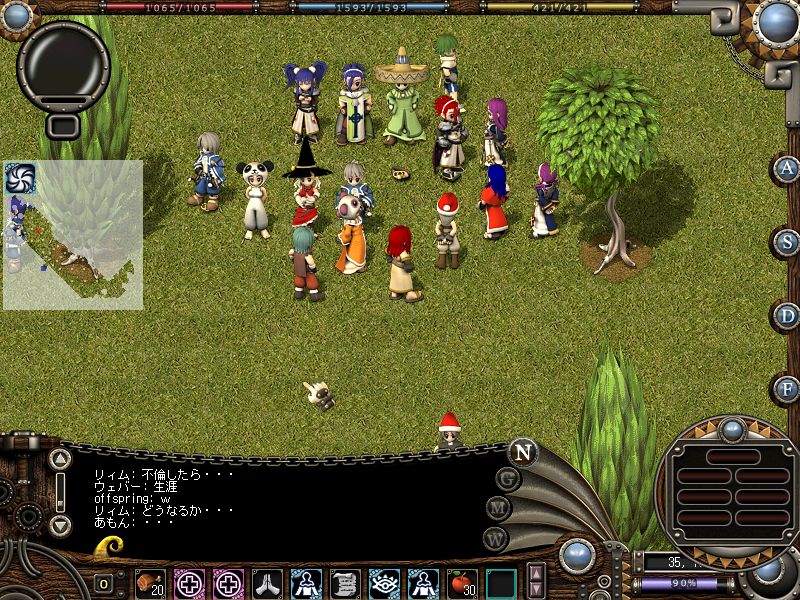Viewport: 800px width, 600px height.
Task: Activate the eye skill icon
Action: click(384, 583)
